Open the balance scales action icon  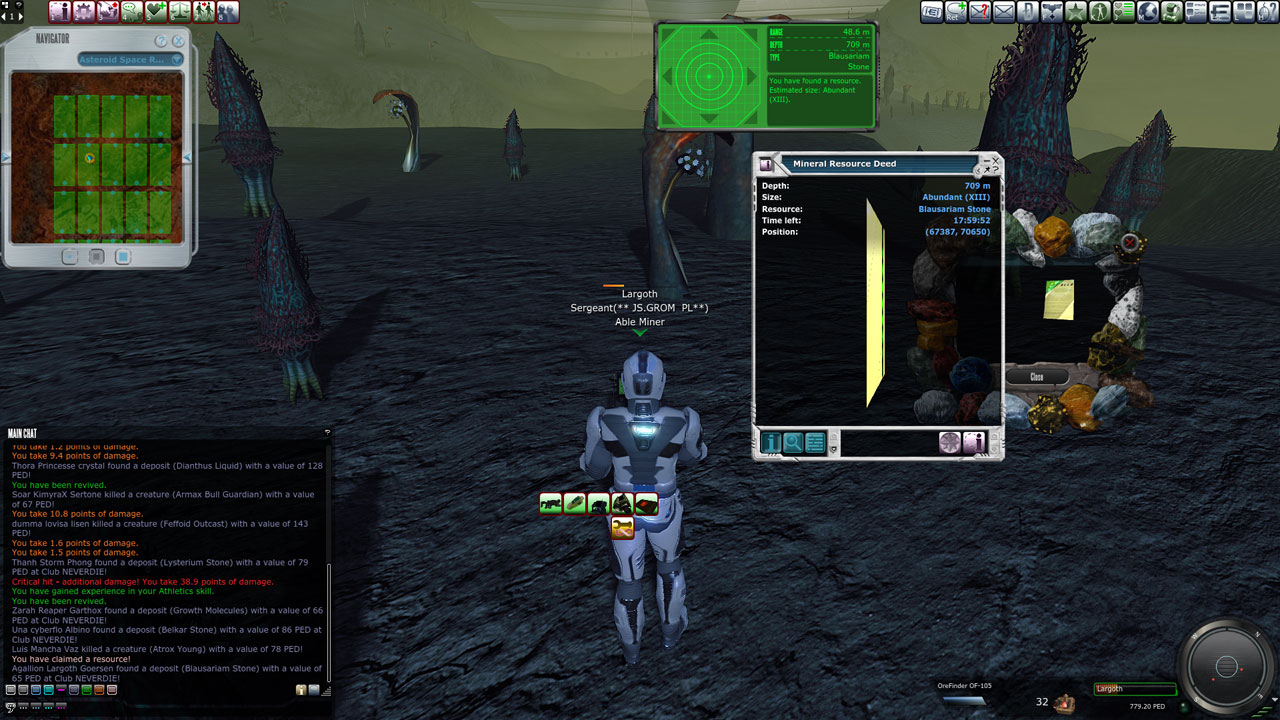click(x=179, y=12)
